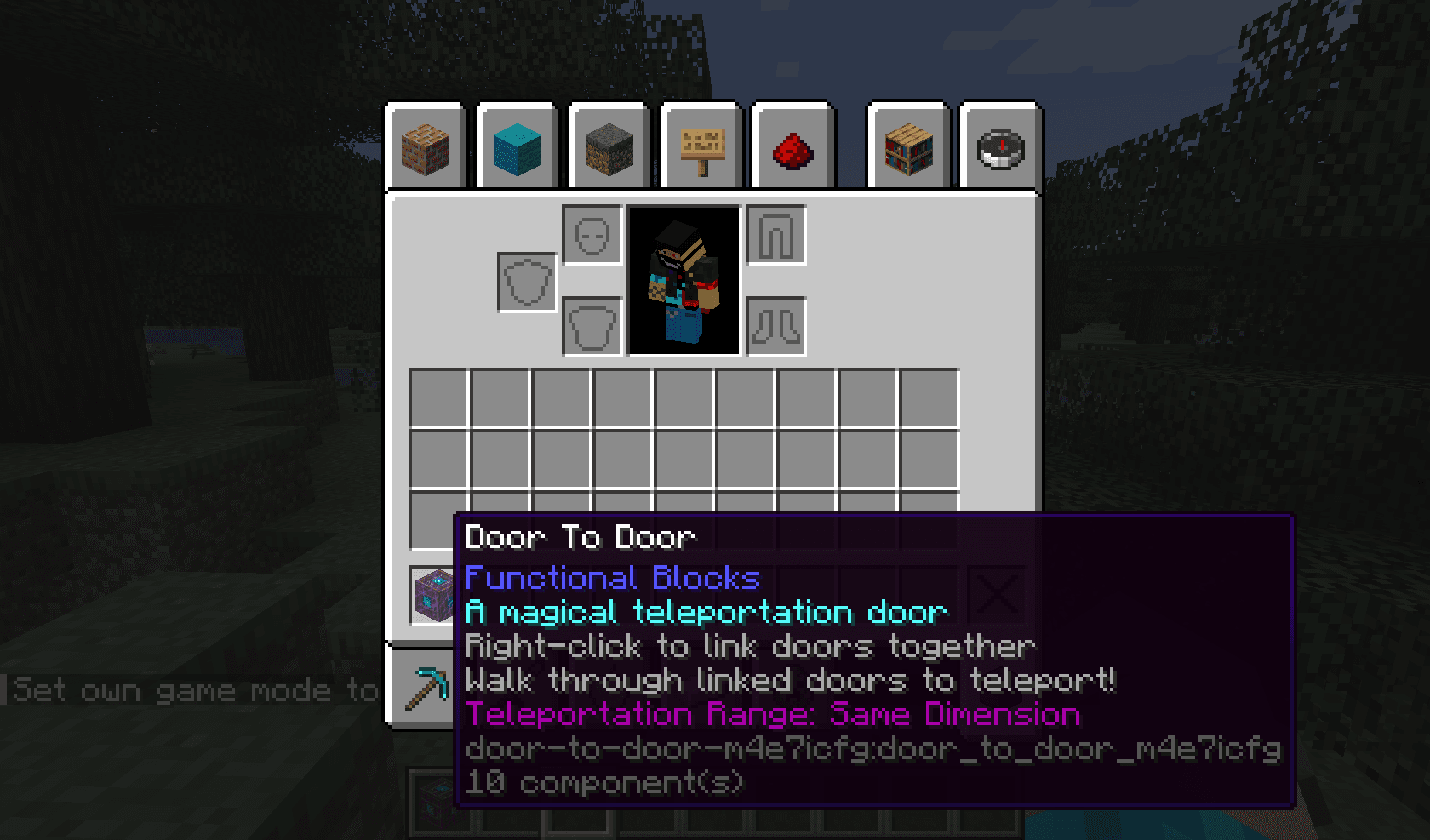Image resolution: width=1430 pixels, height=840 pixels.
Task: Open the Redstone Blocks category
Action: (792, 145)
